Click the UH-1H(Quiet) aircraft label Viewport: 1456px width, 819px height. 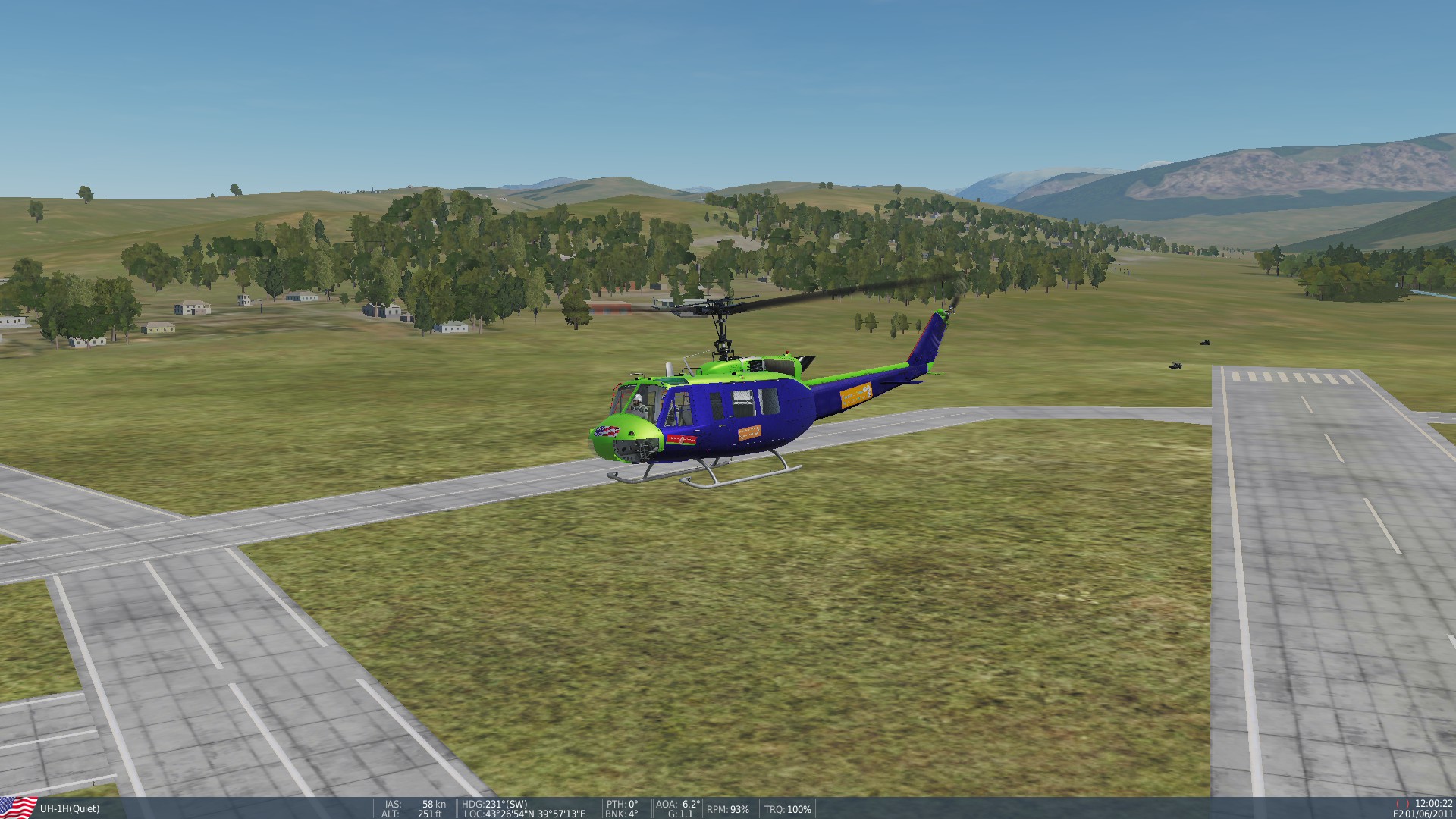click(68, 808)
